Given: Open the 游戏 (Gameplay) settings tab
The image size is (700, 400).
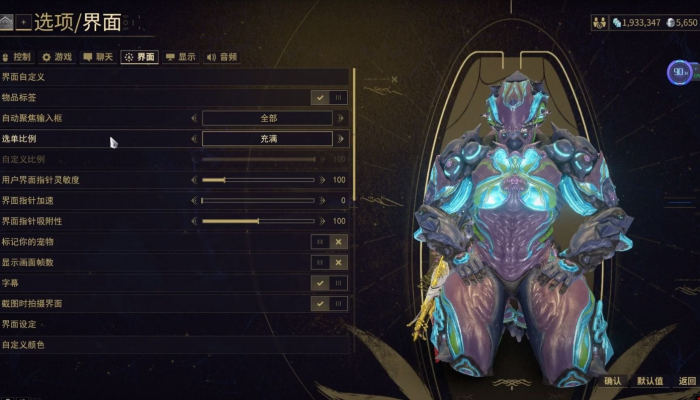Looking at the screenshot, I should coord(57,57).
